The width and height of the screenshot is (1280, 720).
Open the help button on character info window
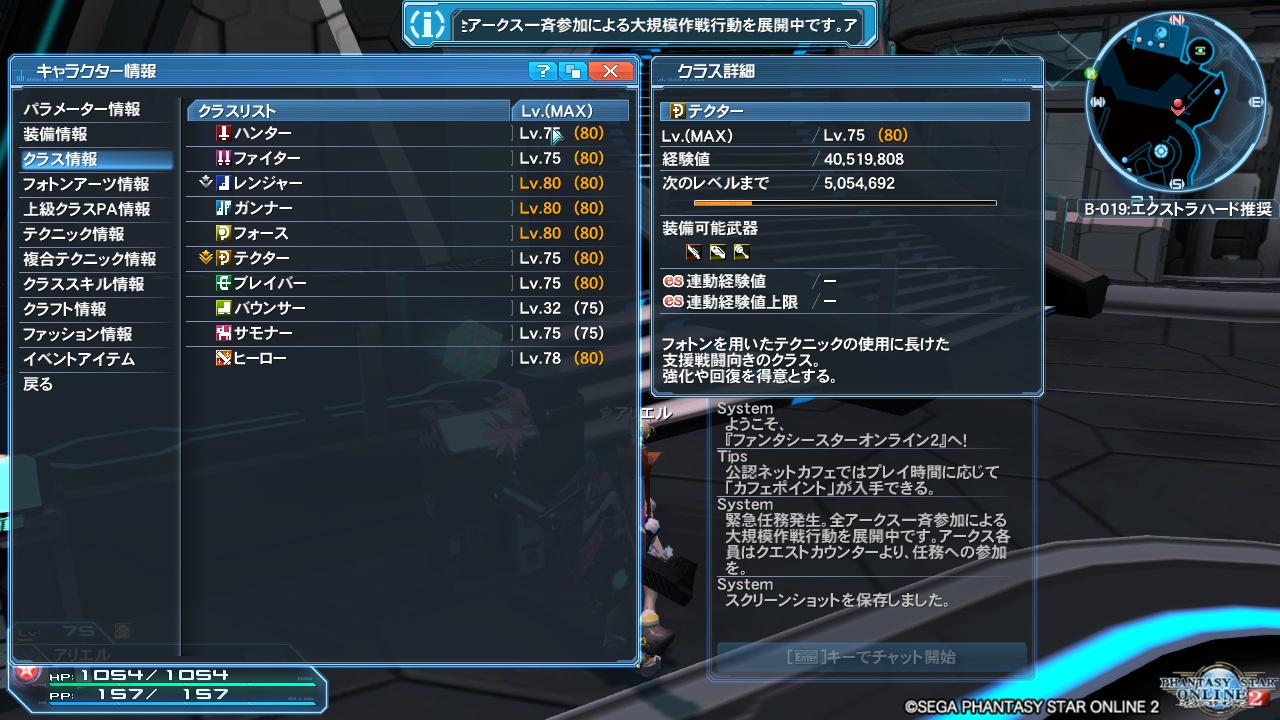coord(541,71)
